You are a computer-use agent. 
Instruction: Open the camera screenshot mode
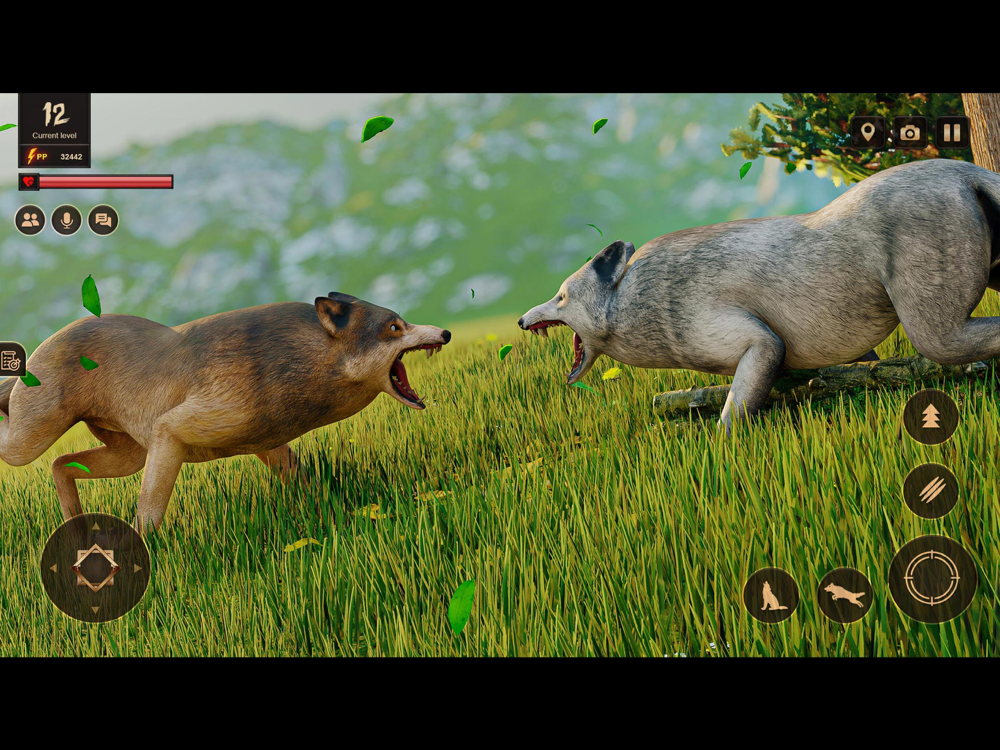click(910, 132)
